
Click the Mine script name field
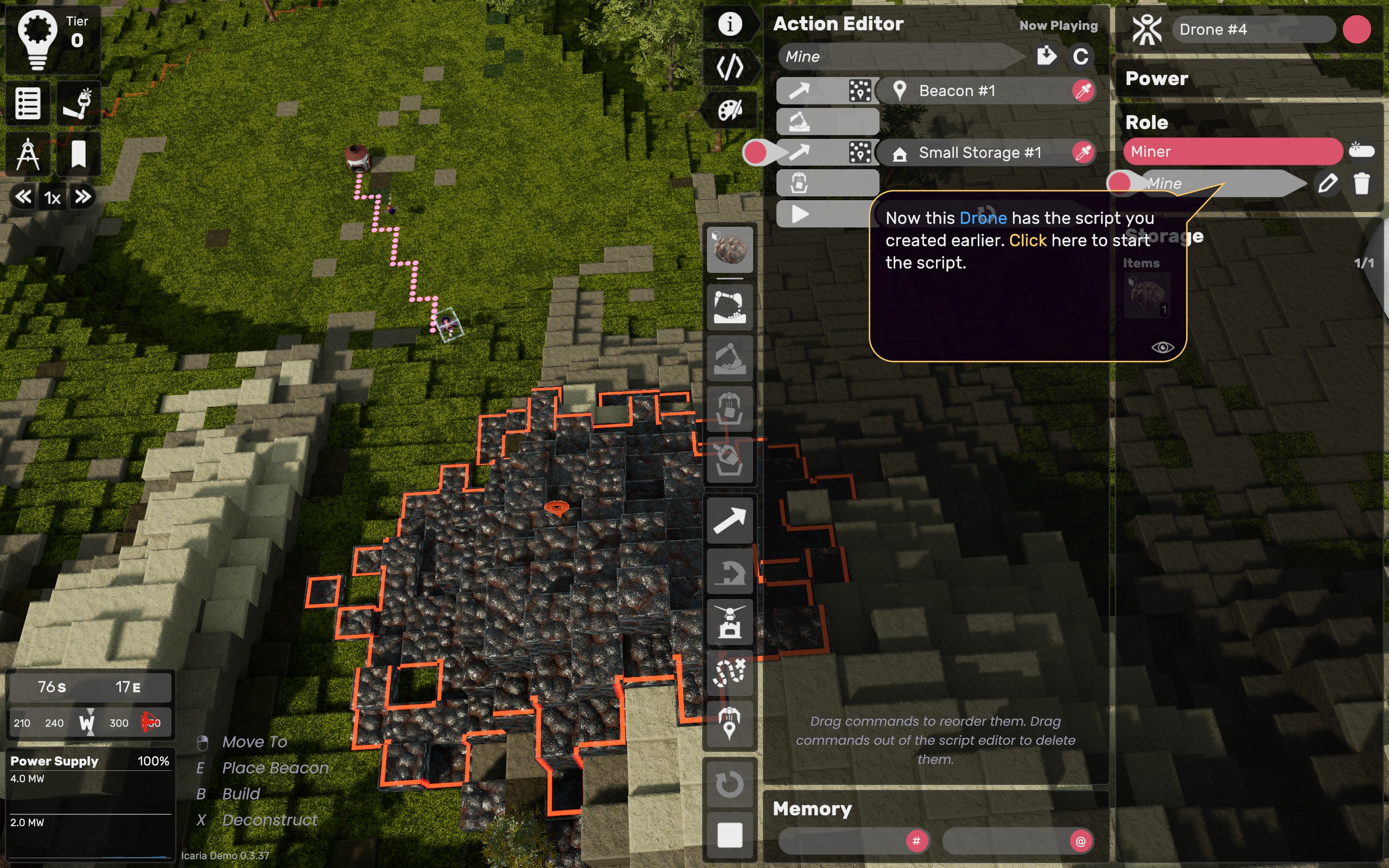pos(901,56)
